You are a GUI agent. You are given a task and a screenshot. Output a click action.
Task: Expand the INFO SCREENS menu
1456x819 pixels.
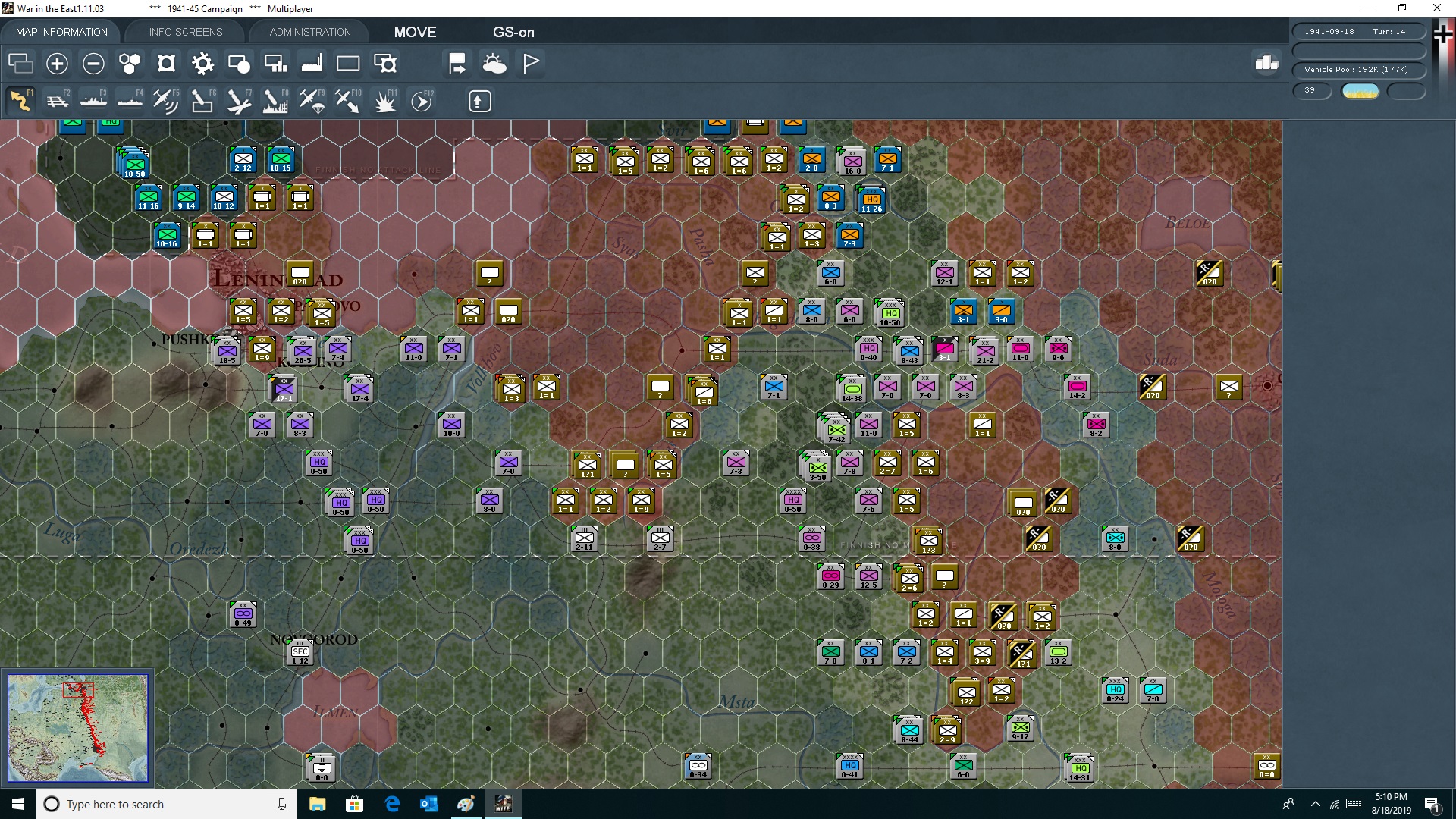185,32
